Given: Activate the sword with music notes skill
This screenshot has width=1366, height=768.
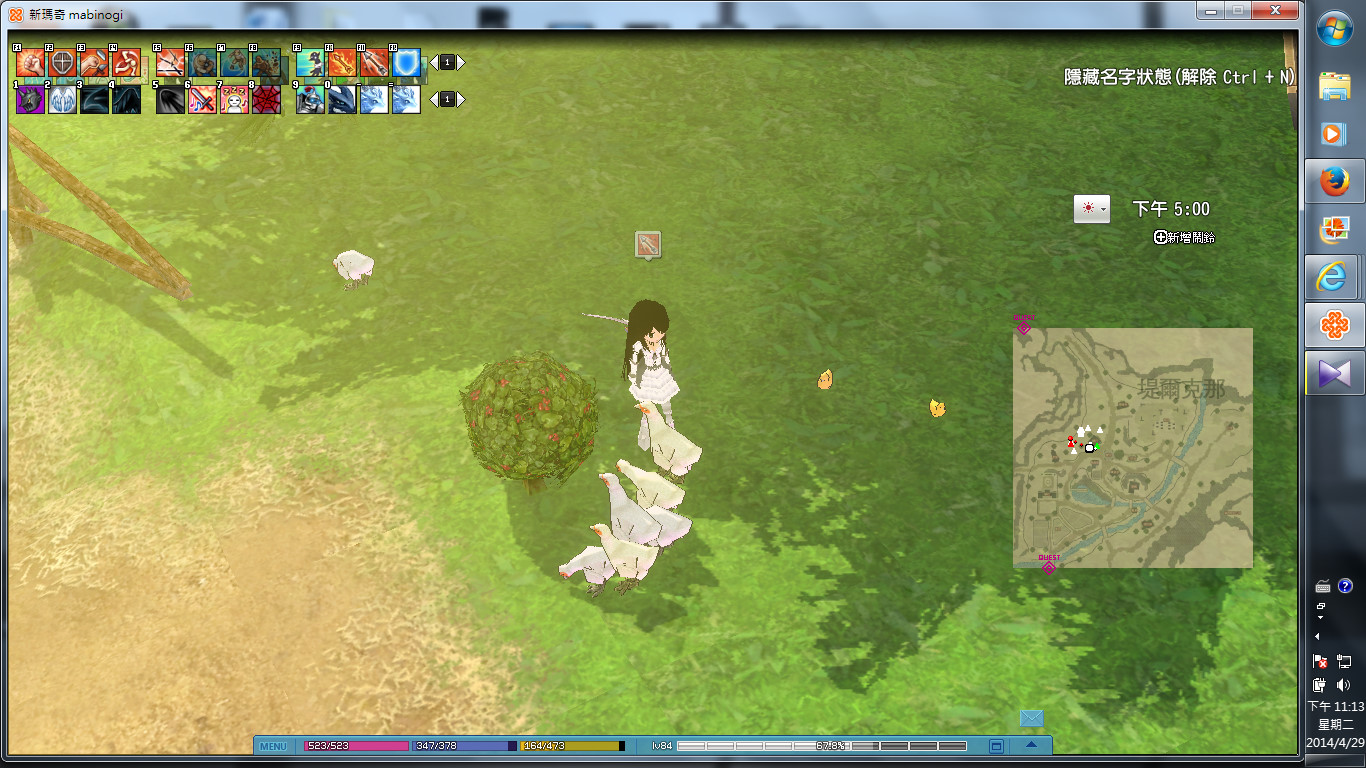Looking at the screenshot, I should tap(202, 100).
